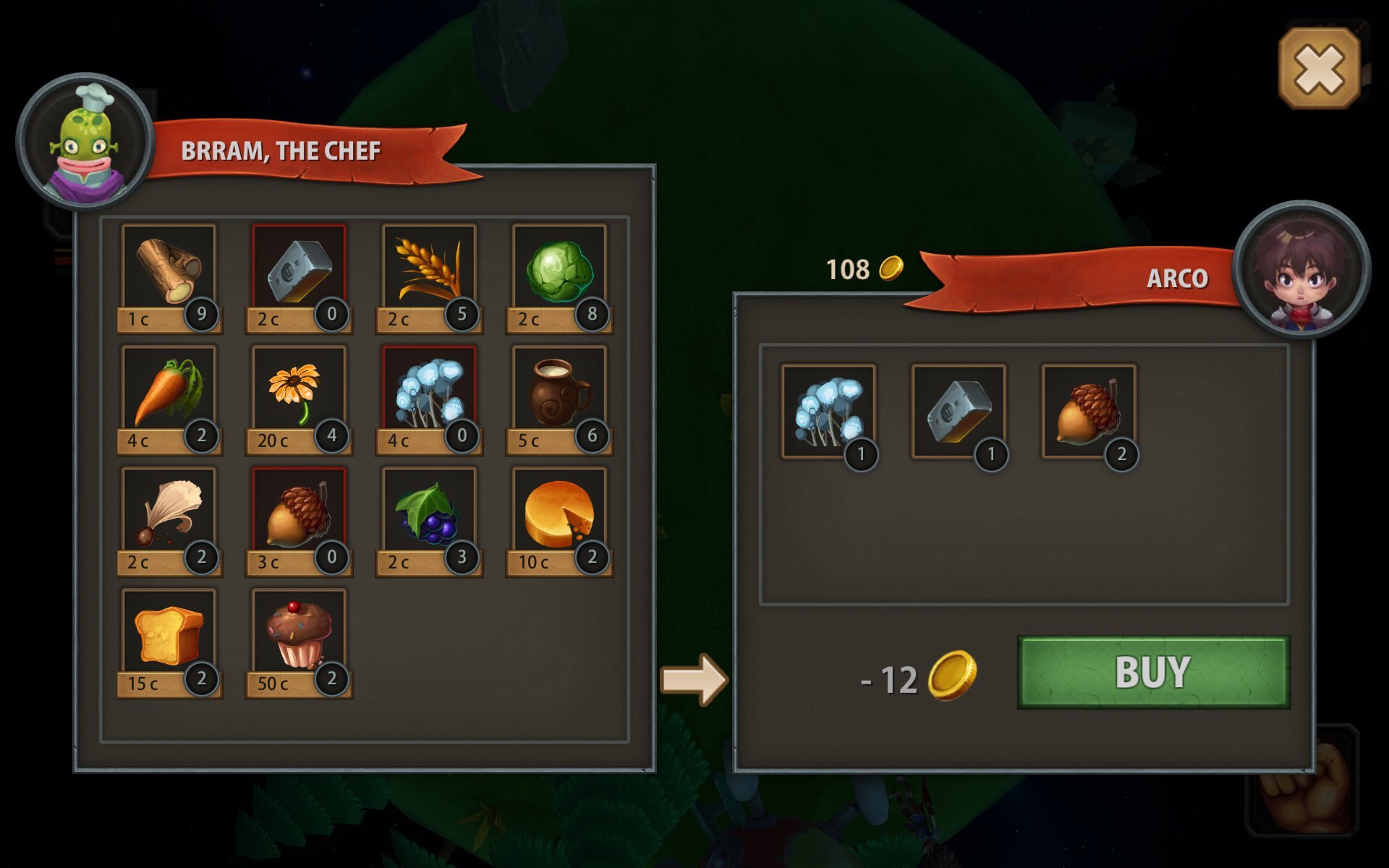Viewport: 1389px width, 868px height.
Task: Pick the milk jug item
Action: point(559,391)
